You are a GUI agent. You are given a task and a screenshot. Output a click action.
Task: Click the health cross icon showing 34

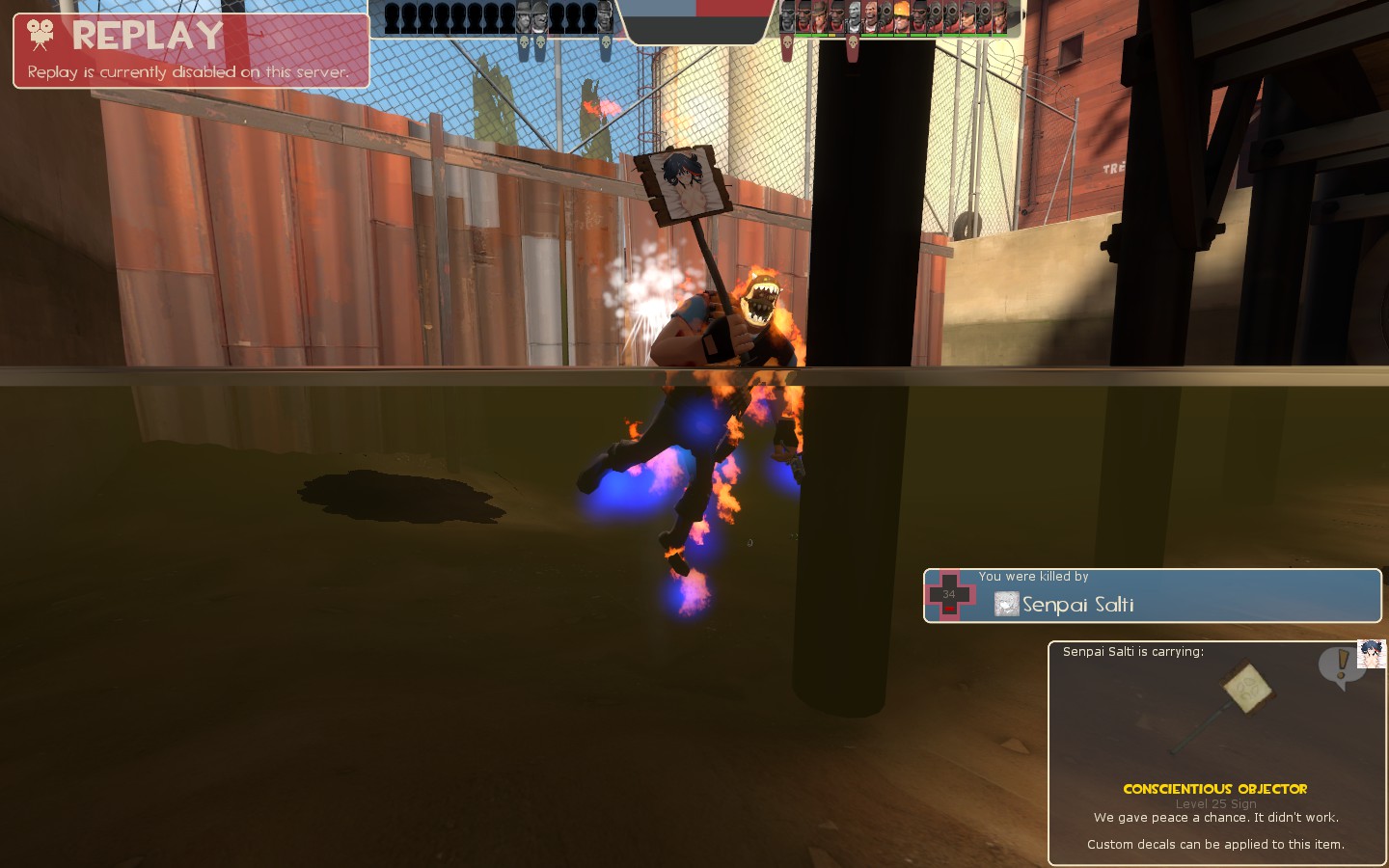pyautogui.click(x=948, y=594)
